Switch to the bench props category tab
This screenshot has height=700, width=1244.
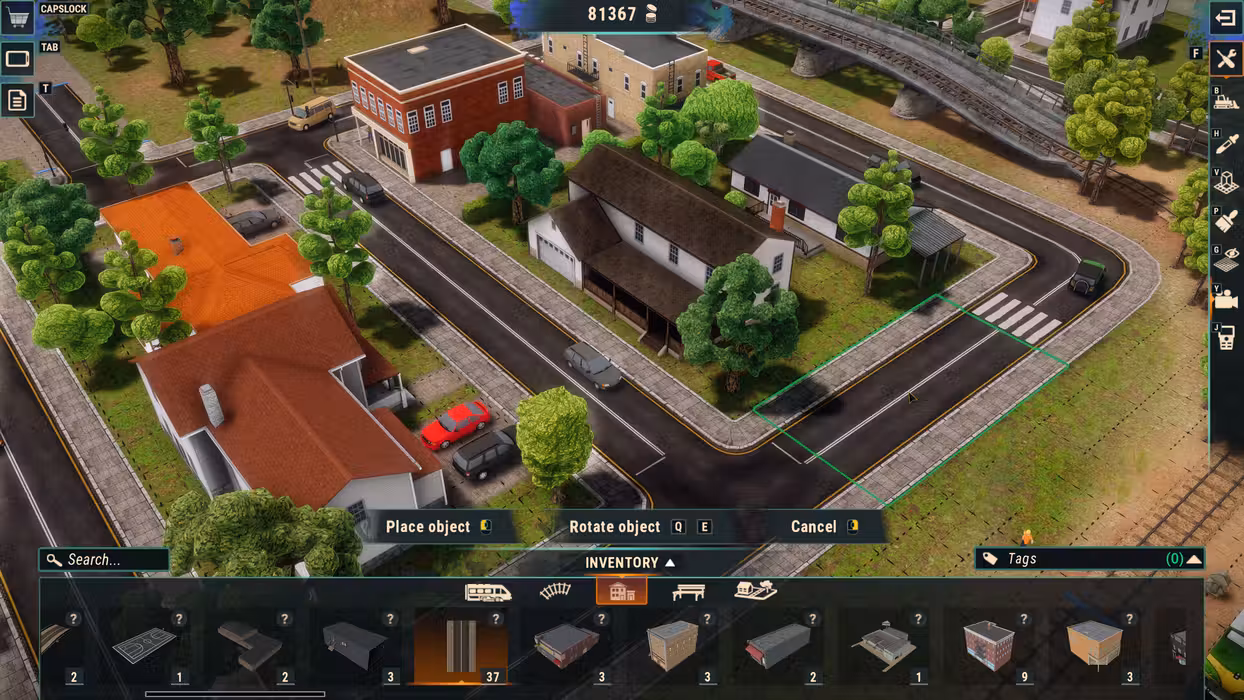(x=688, y=592)
